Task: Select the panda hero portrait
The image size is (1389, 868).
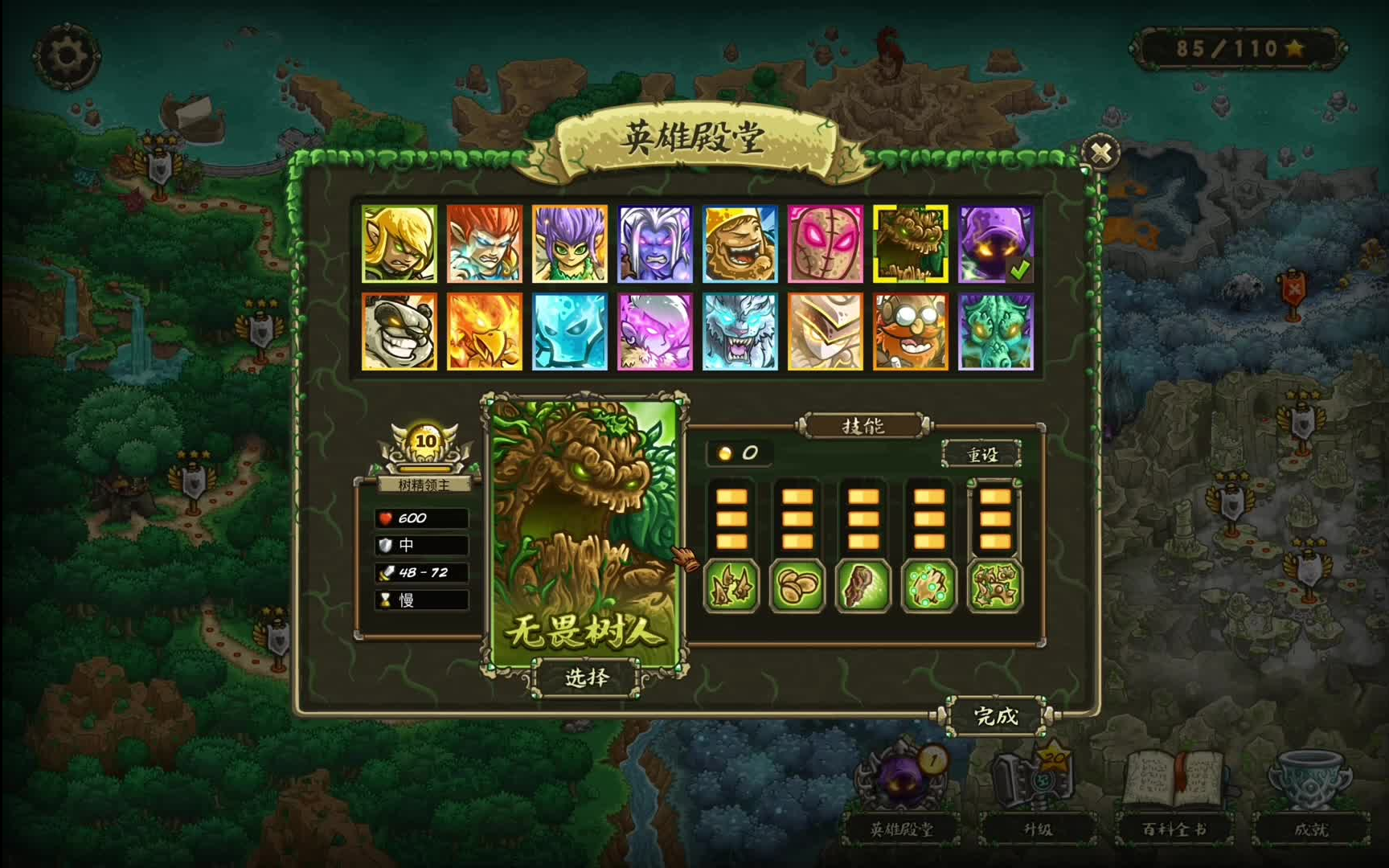Action: click(x=399, y=331)
